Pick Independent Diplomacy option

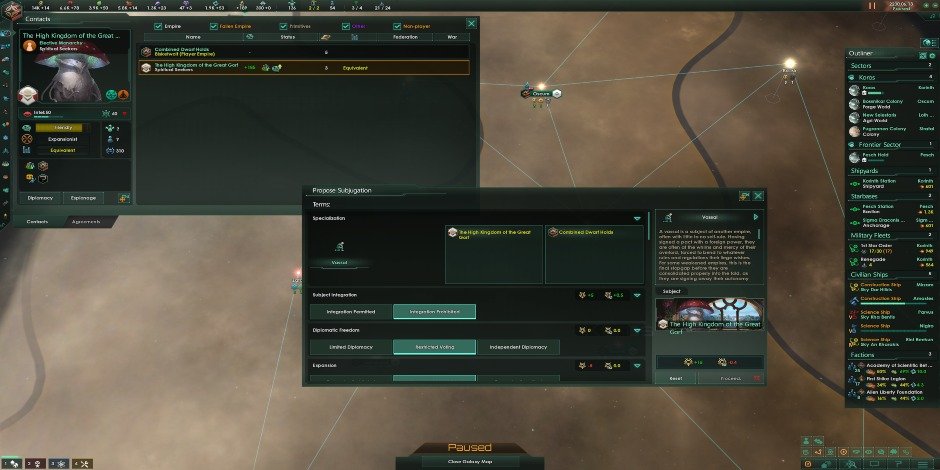pyautogui.click(x=518, y=347)
